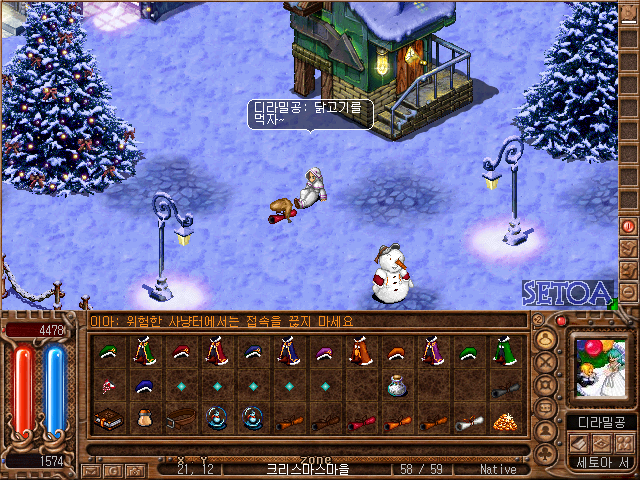Click the four-dot button under character name

[625, 442]
